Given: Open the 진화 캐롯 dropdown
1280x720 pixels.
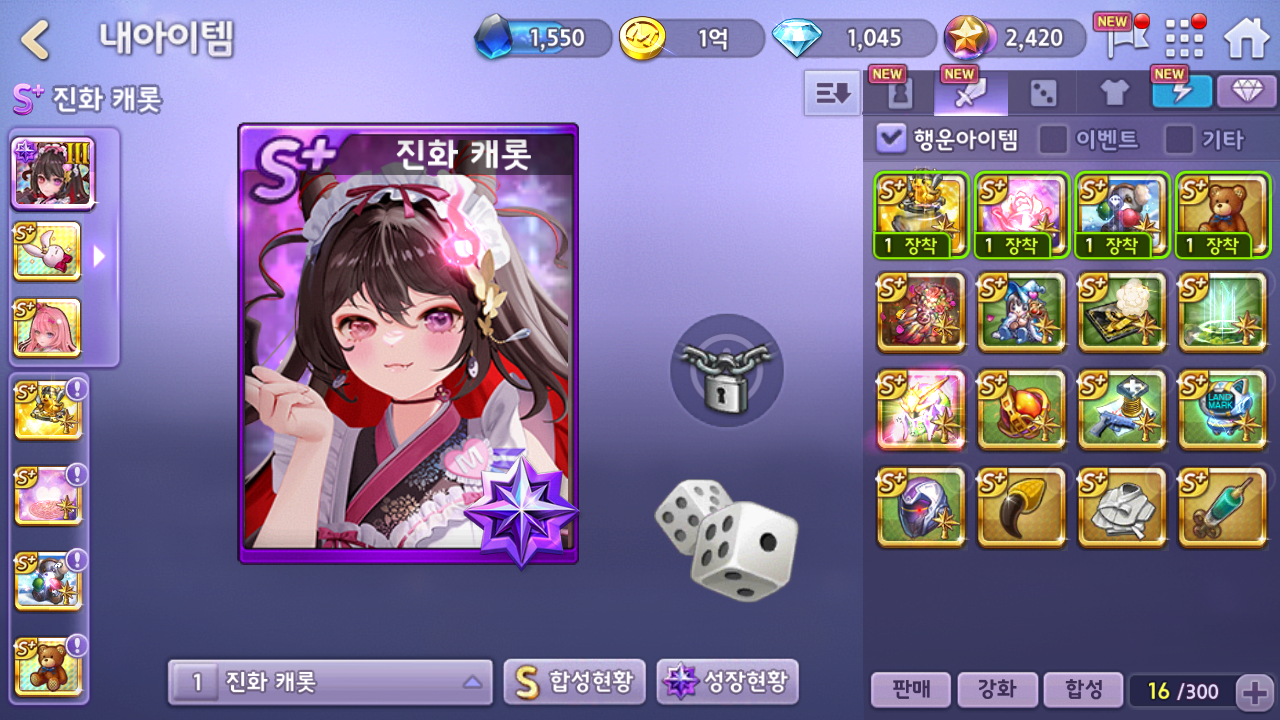Looking at the screenshot, I should (x=330, y=683).
